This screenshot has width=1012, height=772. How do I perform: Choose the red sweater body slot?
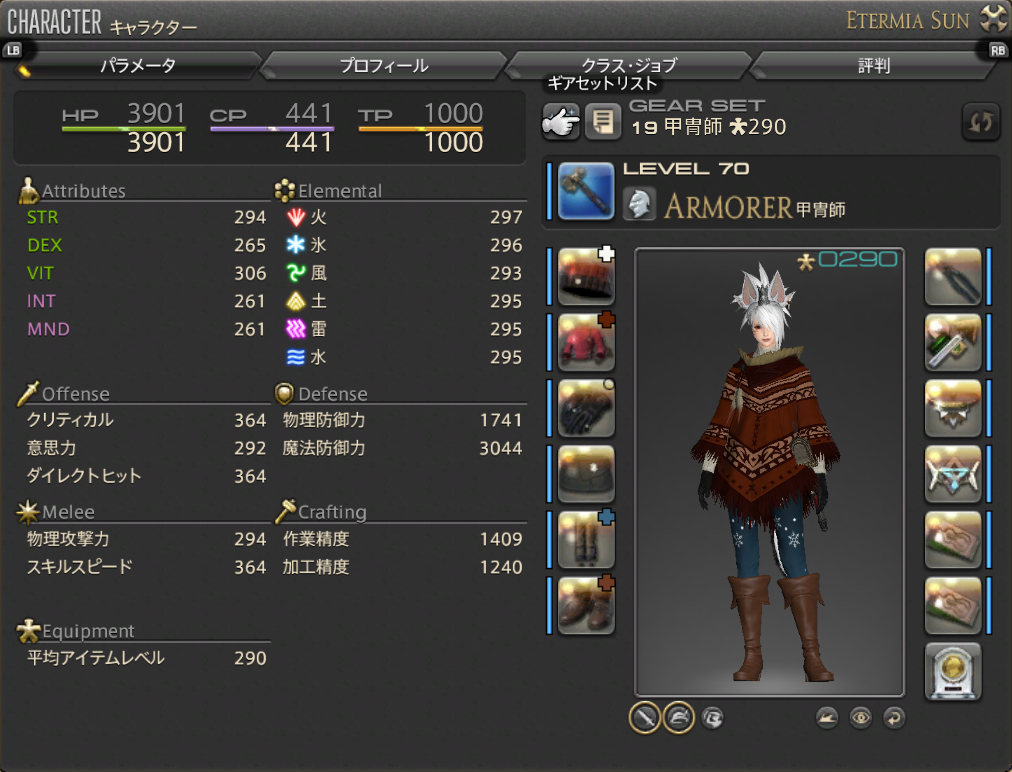586,342
